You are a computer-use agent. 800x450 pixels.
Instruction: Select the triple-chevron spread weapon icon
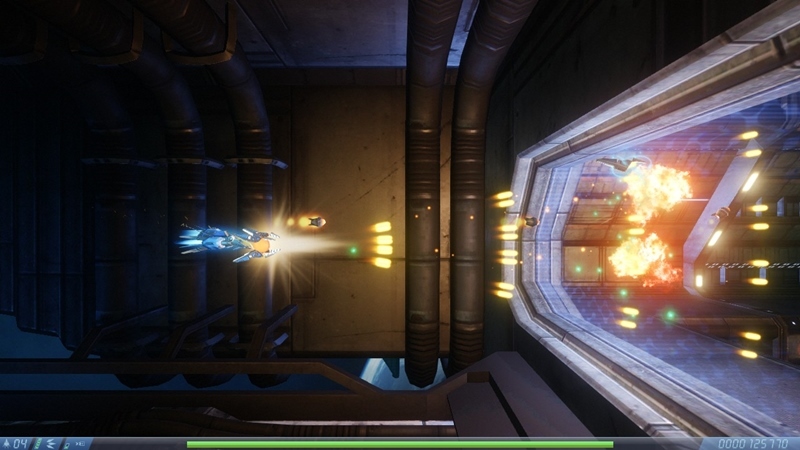(50, 444)
